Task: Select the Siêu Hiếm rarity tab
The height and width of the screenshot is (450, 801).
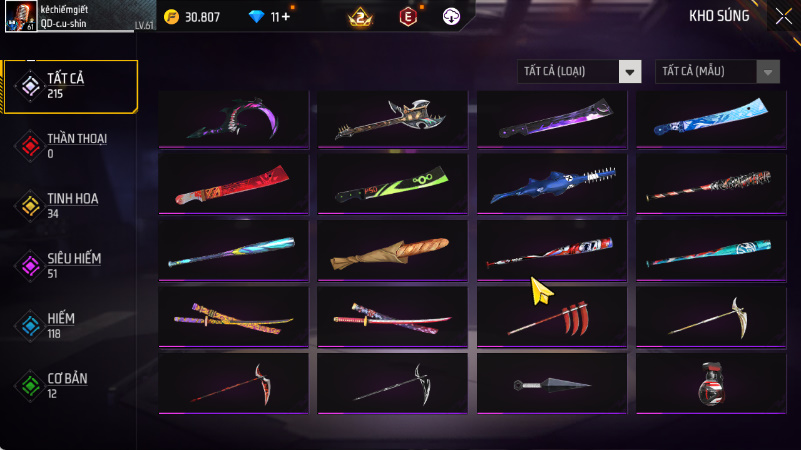Action: (70, 264)
